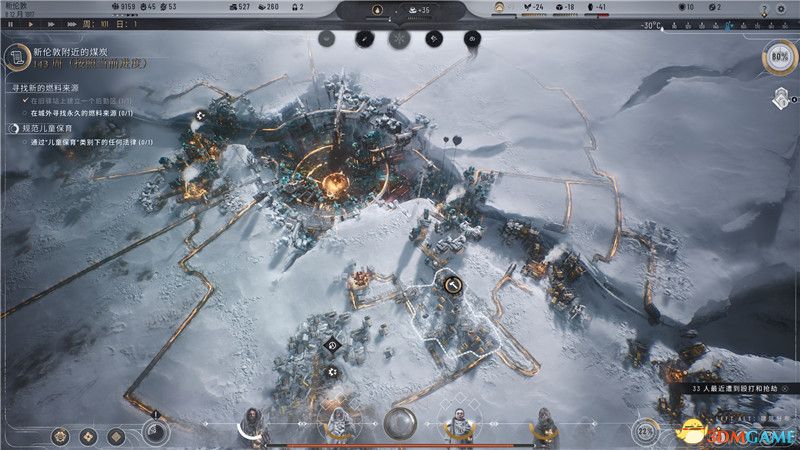Open the circular button with the alert badge
800x450 pixels.
click(155, 431)
